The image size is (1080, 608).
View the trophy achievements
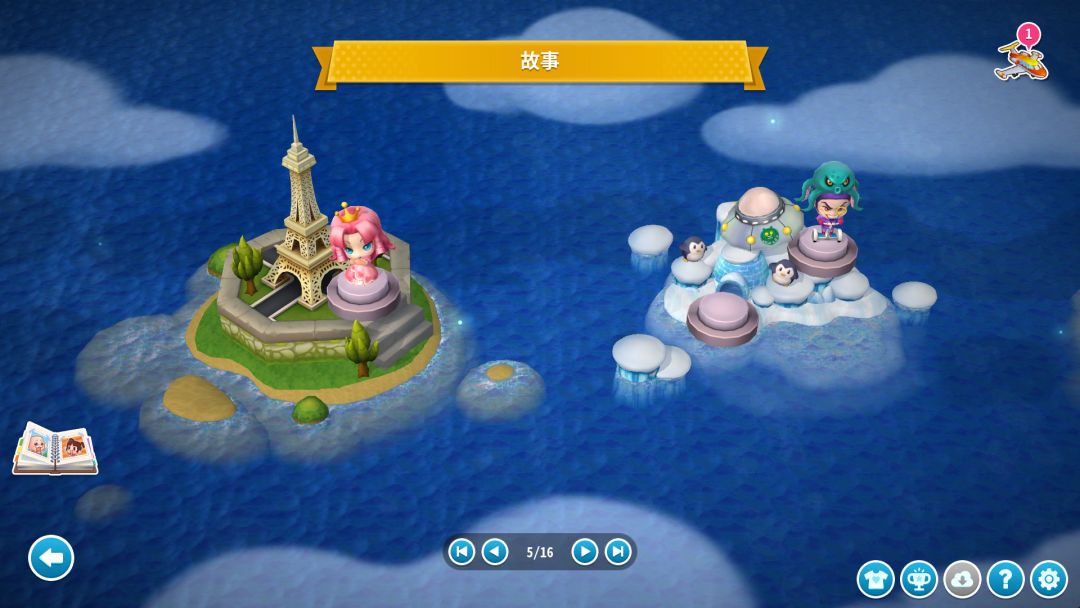click(919, 579)
